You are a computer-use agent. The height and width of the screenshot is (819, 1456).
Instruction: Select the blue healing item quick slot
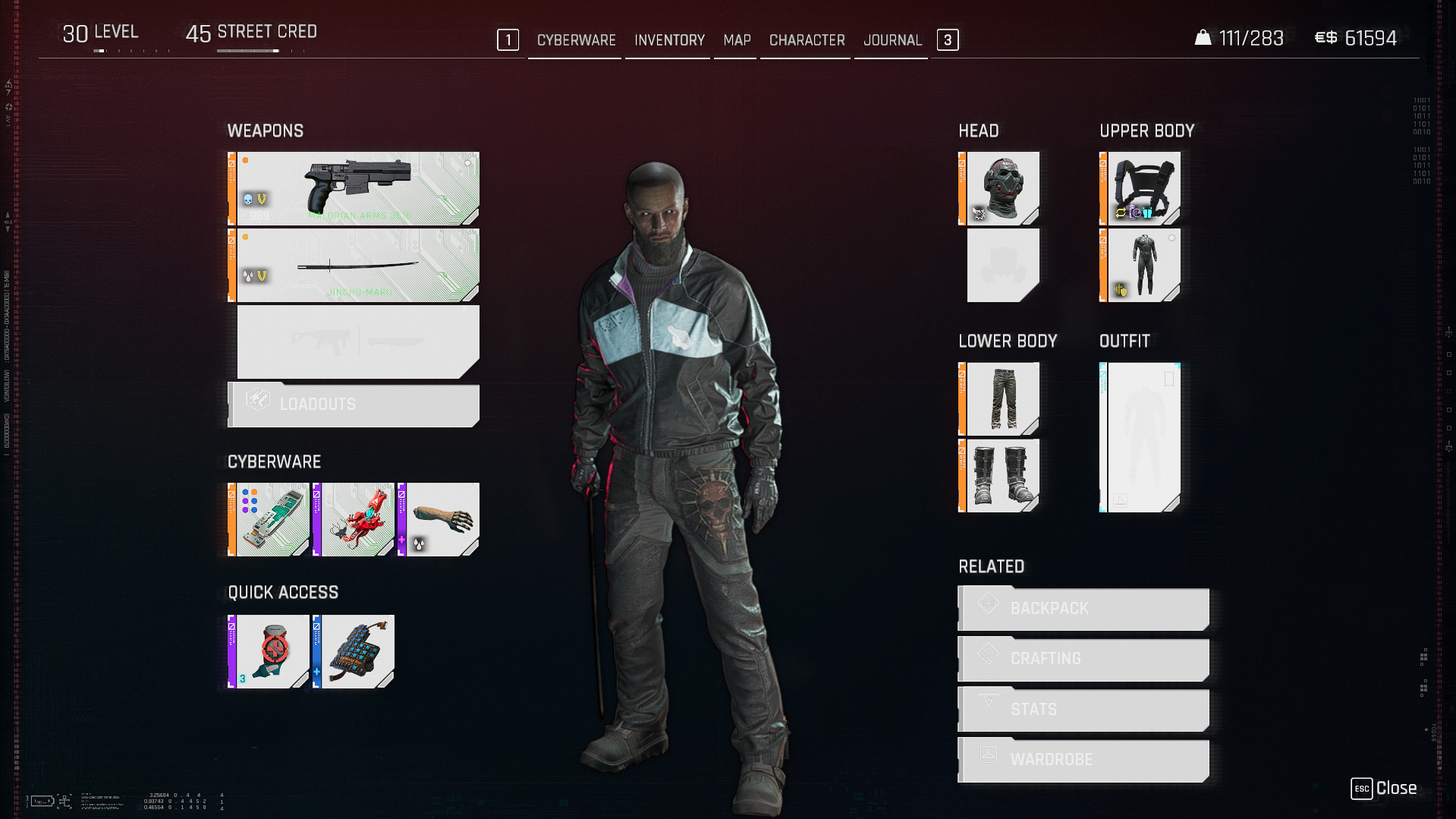354,652
